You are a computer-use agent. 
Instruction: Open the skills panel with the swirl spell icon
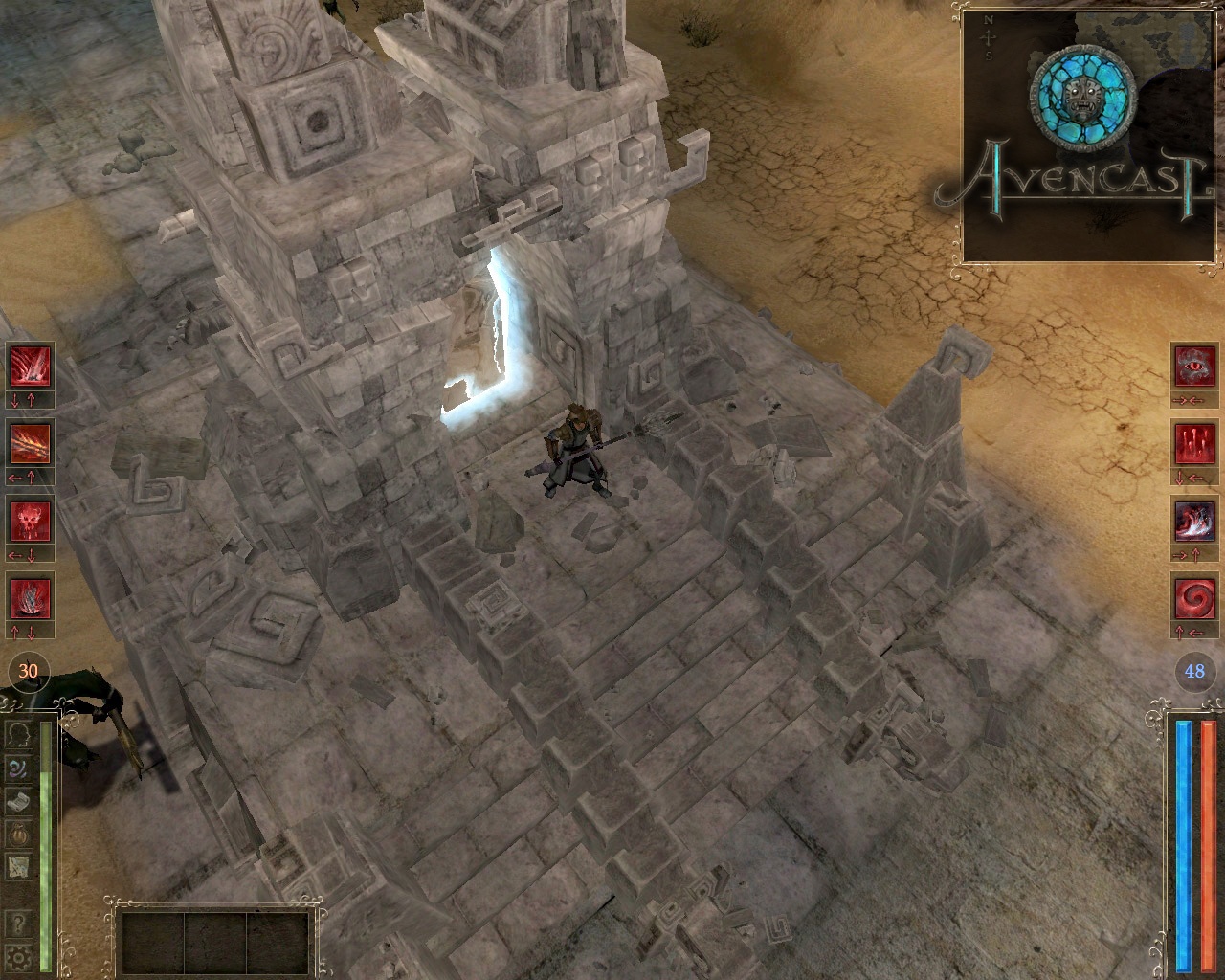21,770
